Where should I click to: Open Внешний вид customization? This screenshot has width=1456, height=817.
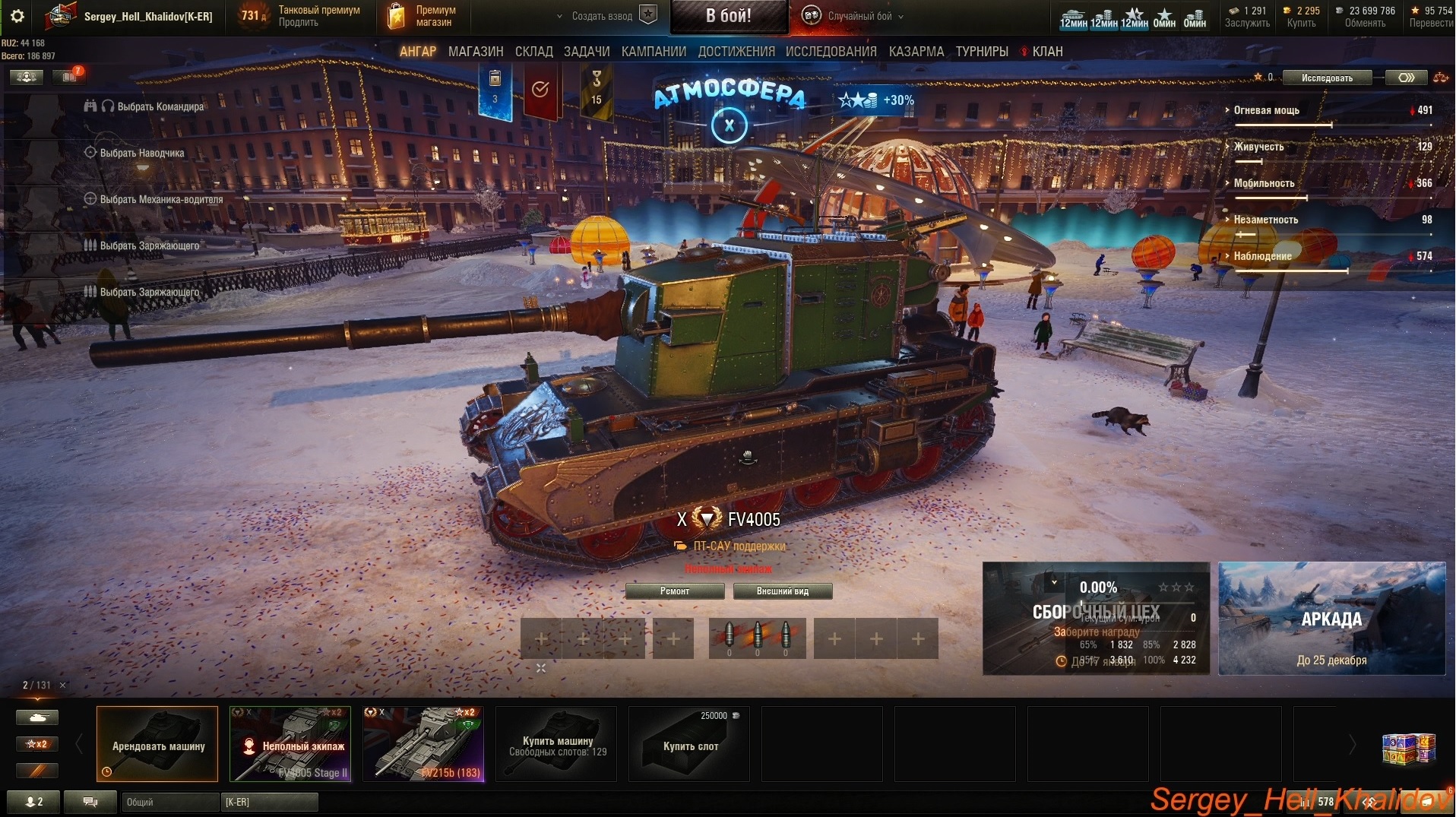(x=782, y=591)
